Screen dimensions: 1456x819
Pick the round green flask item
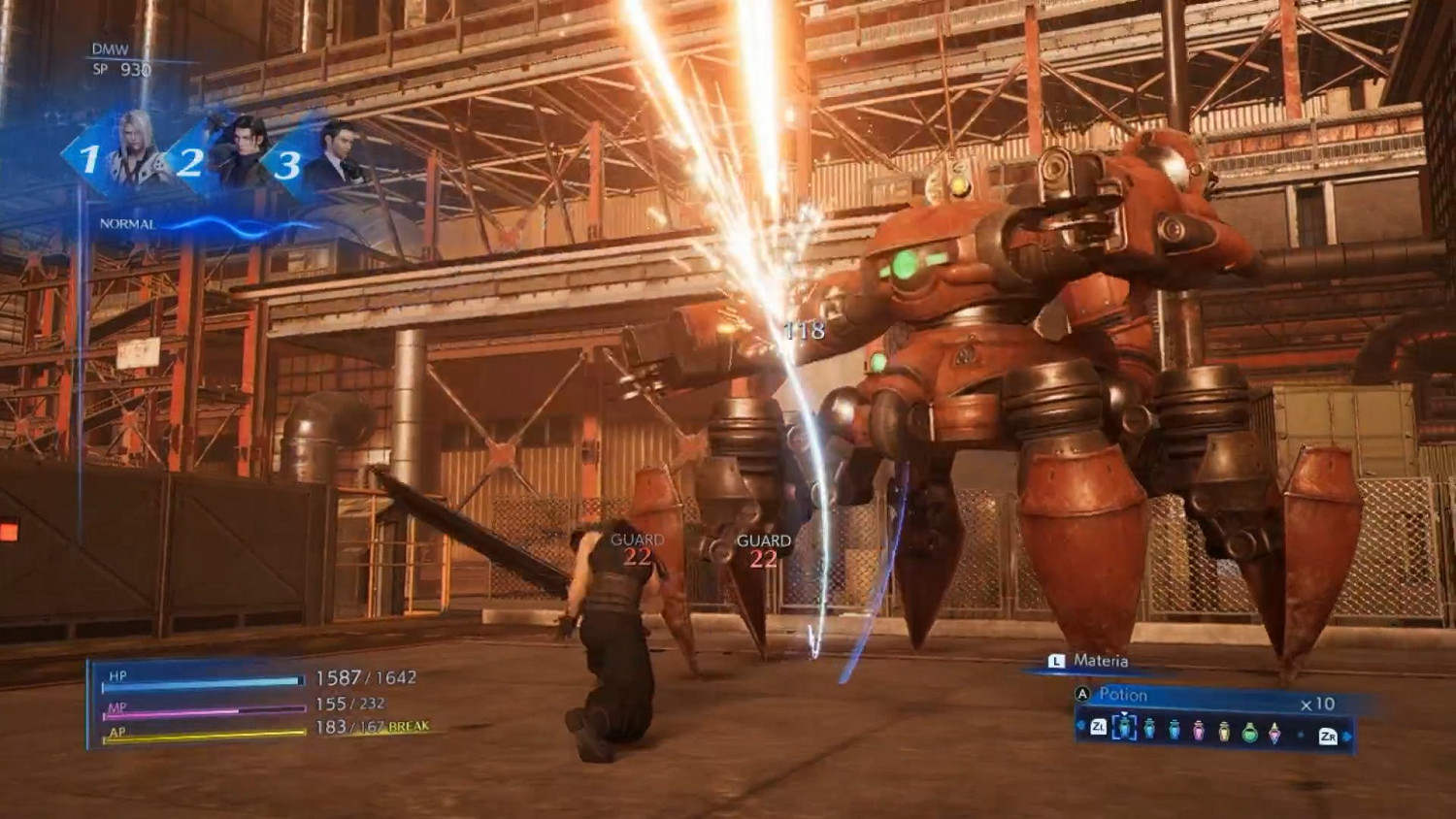click(x=1250, y=733)
